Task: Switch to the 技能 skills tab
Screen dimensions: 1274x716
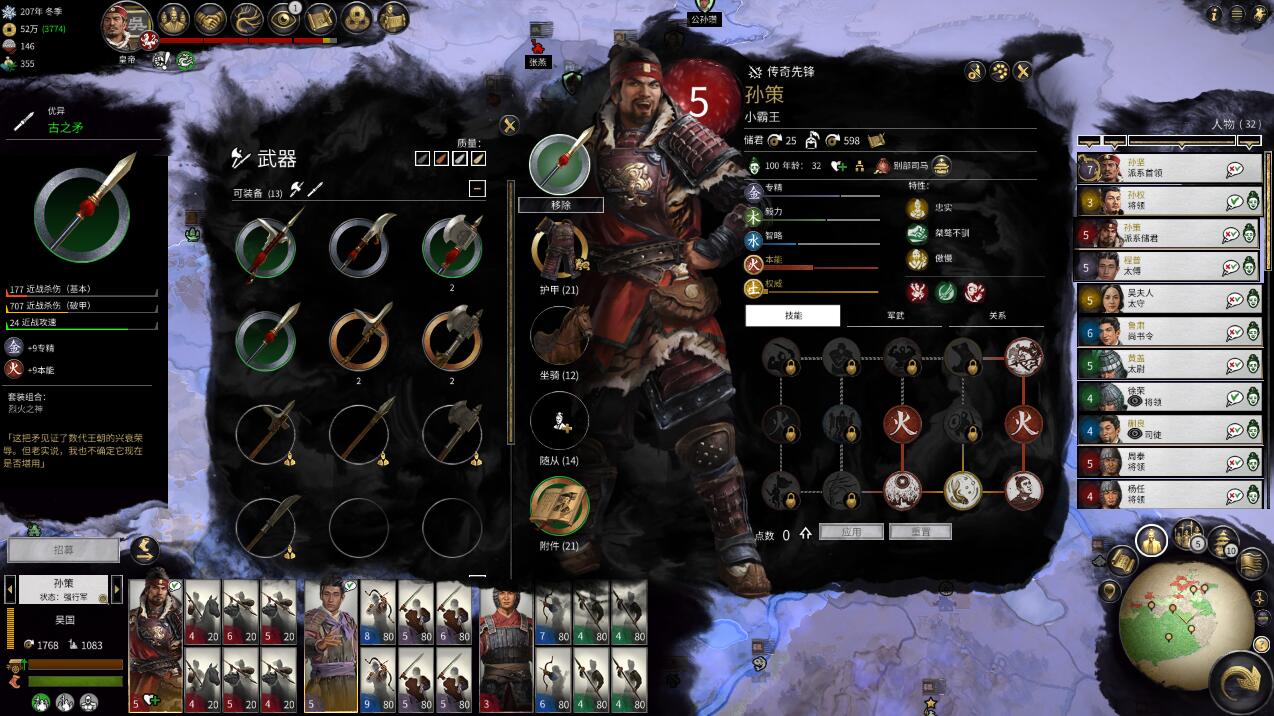Action: tap(793, 316)
